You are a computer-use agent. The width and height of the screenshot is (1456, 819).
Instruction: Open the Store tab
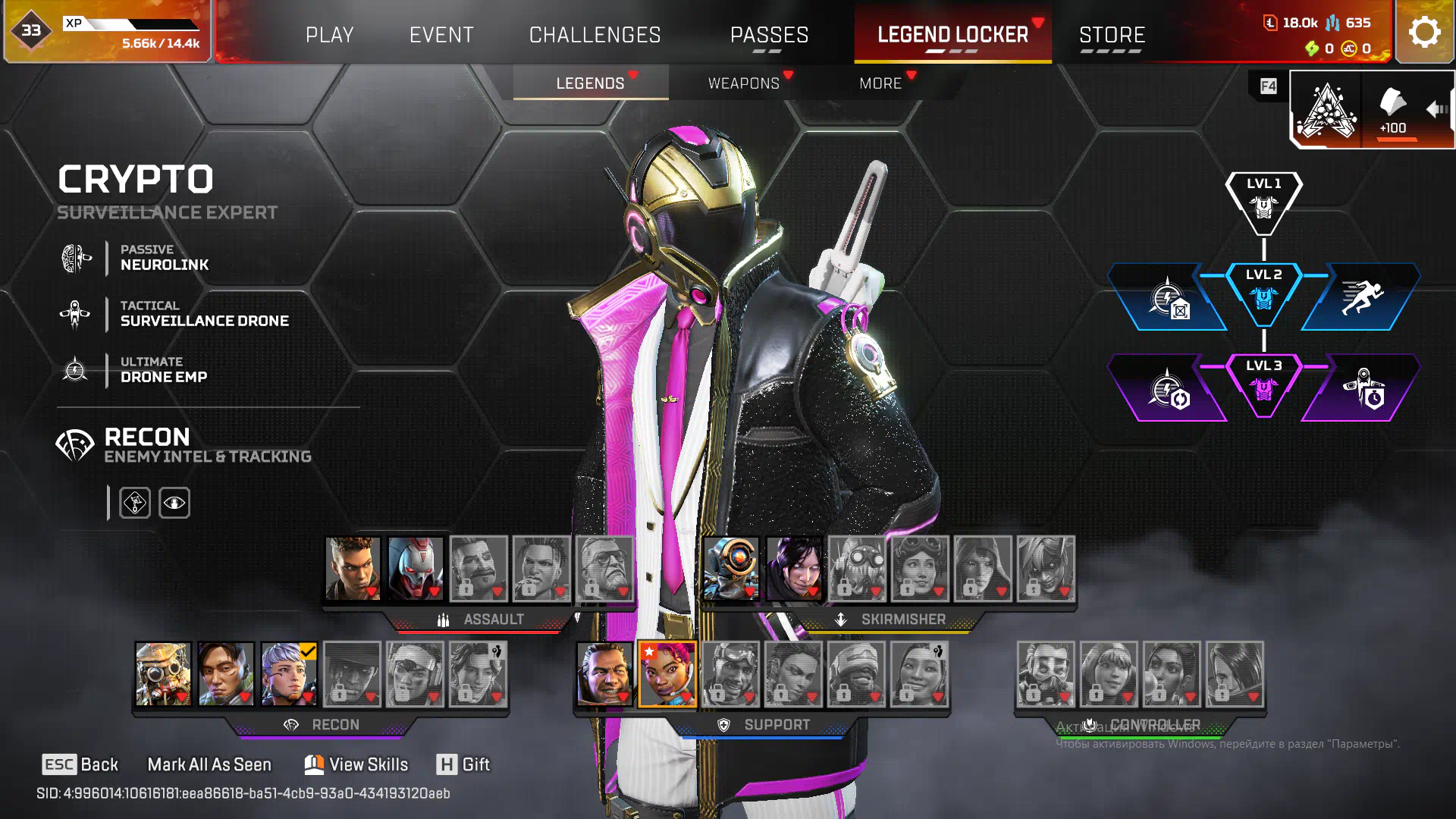click(x=1112, y=35)
